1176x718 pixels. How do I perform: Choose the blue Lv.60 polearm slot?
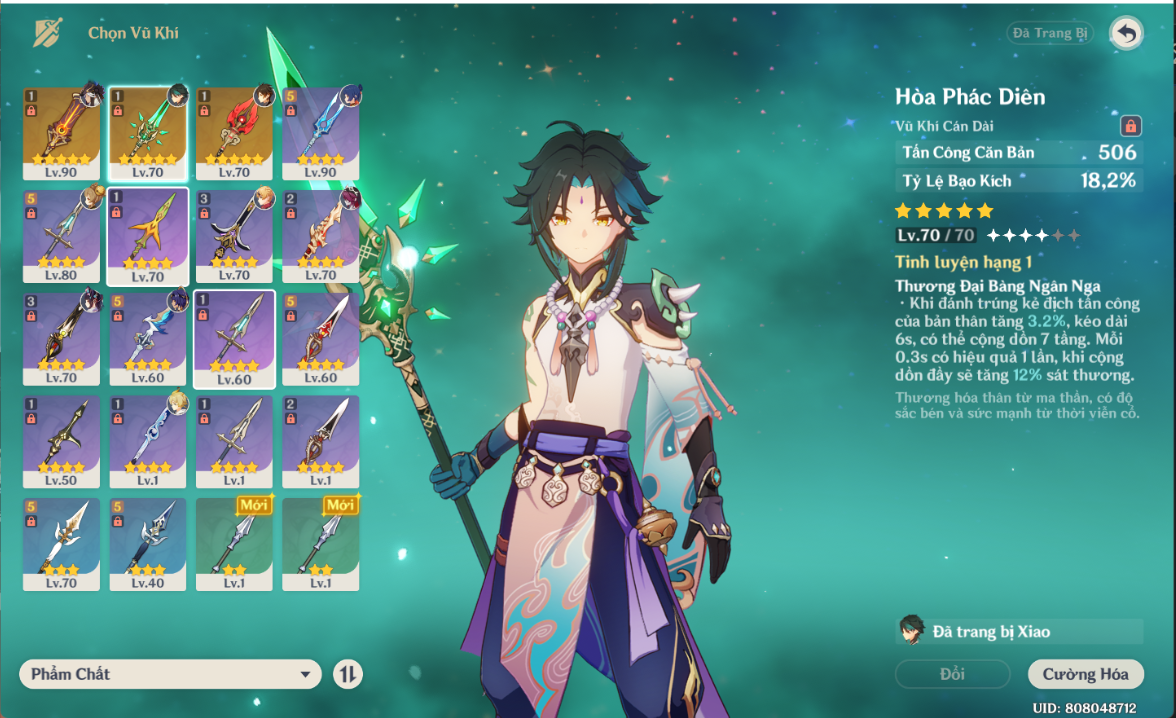click(x=147, y=339)
